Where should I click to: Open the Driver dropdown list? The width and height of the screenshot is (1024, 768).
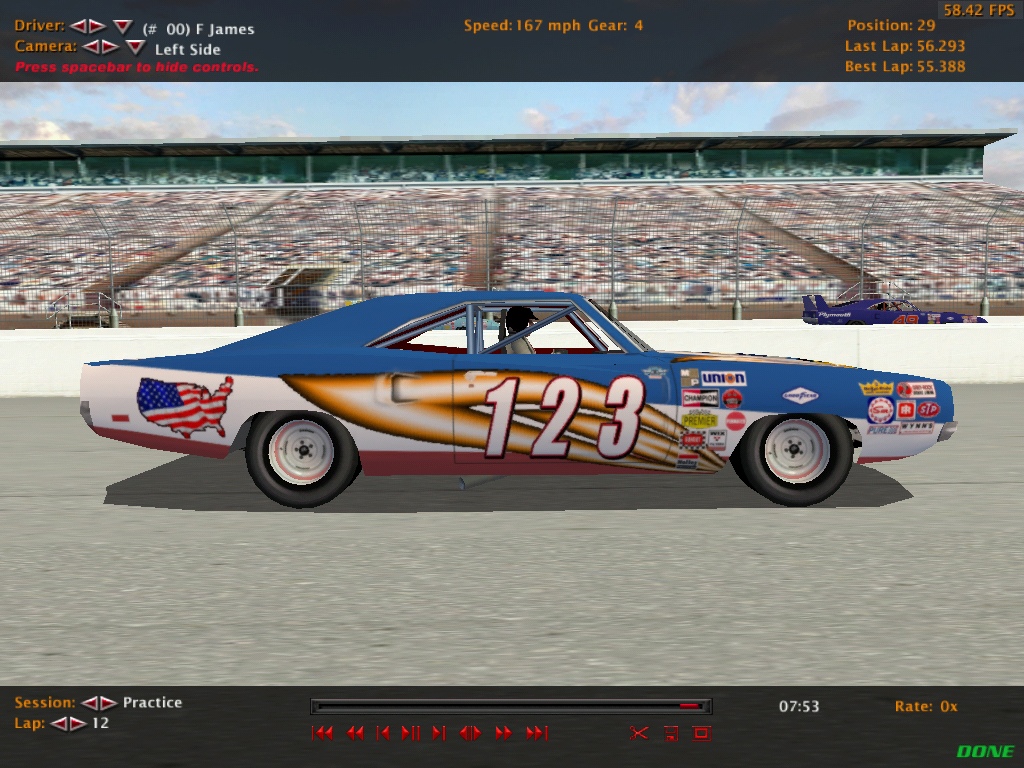point(122,27)
